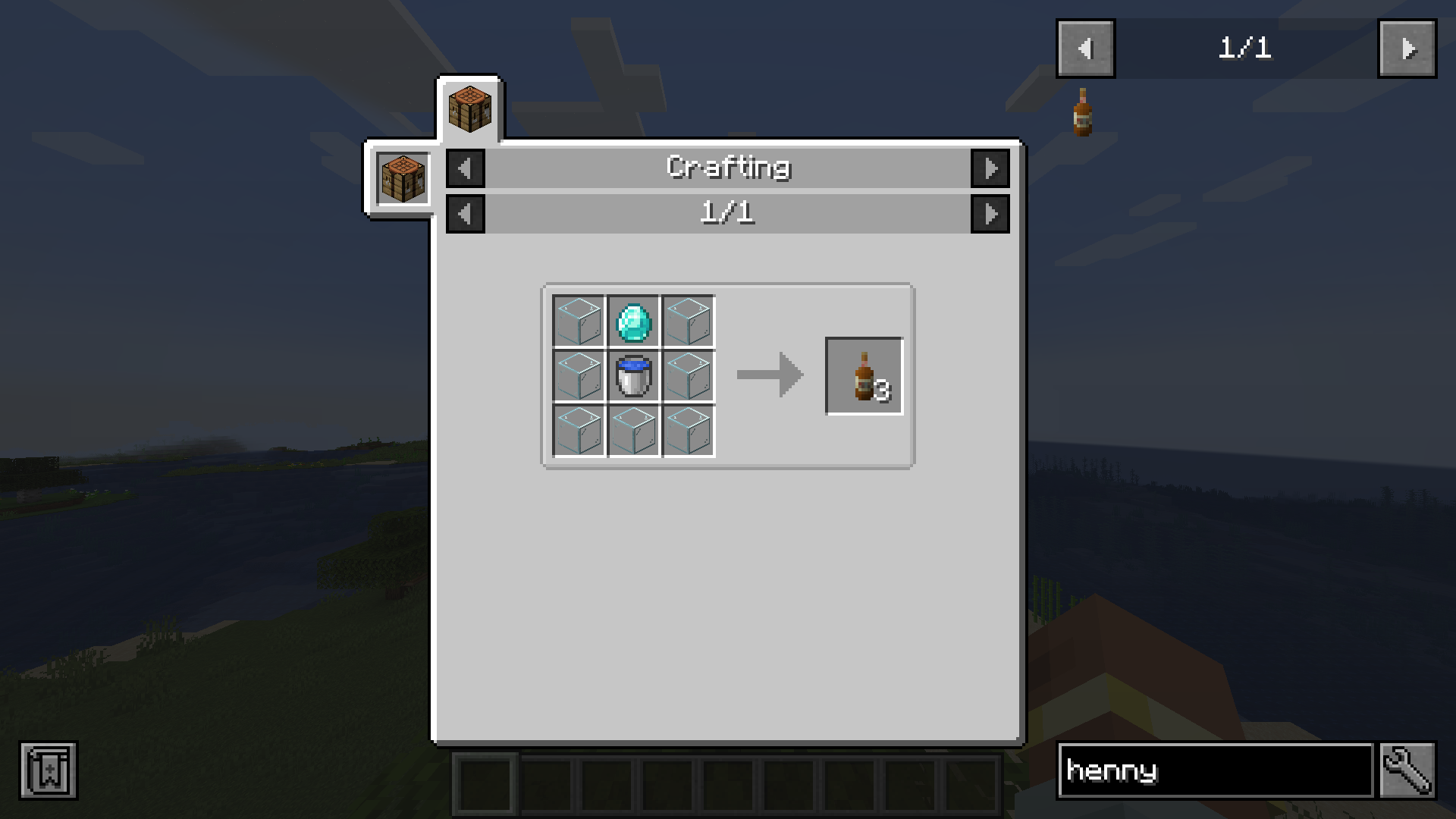This screenshot has width=1456, height=819.
Task: Click the crafting table icon beside the Crafting title
Action: 403,178
